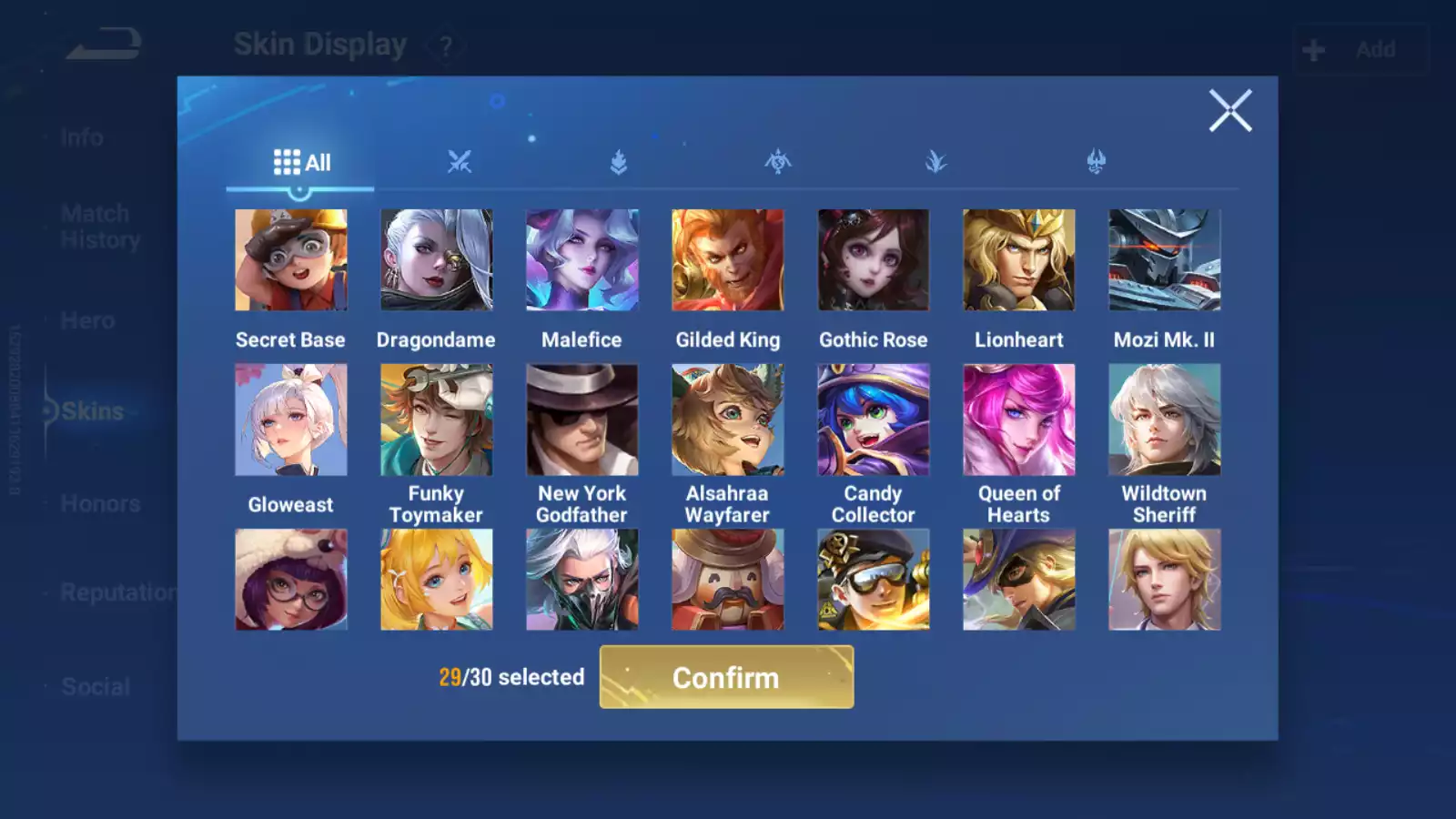Pick the Alsahraa Wayfarer skin
Screen dimensions: 1456x819
click(727, 420)
